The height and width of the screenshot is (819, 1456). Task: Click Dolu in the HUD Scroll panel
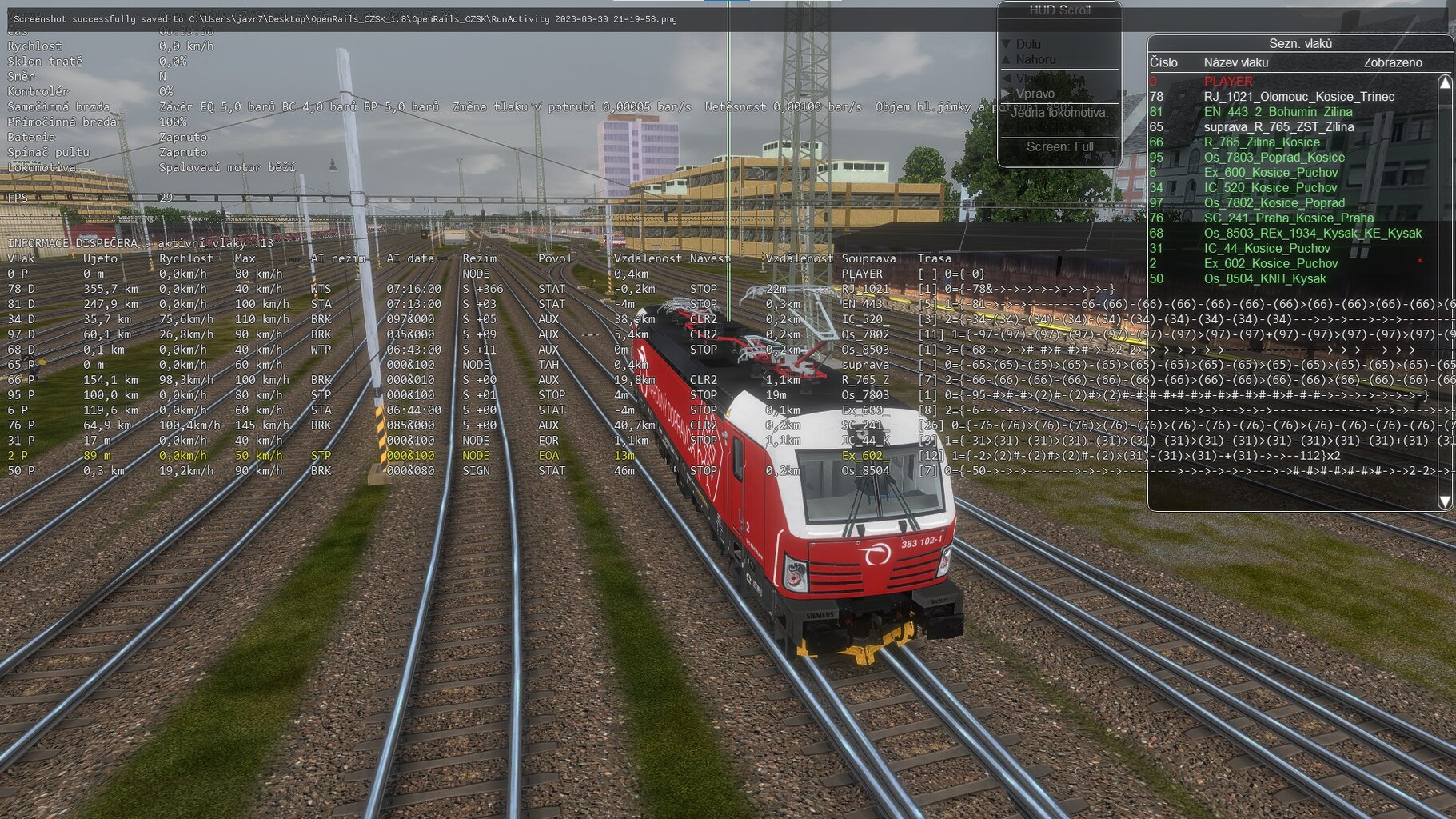click(1028, 44)
